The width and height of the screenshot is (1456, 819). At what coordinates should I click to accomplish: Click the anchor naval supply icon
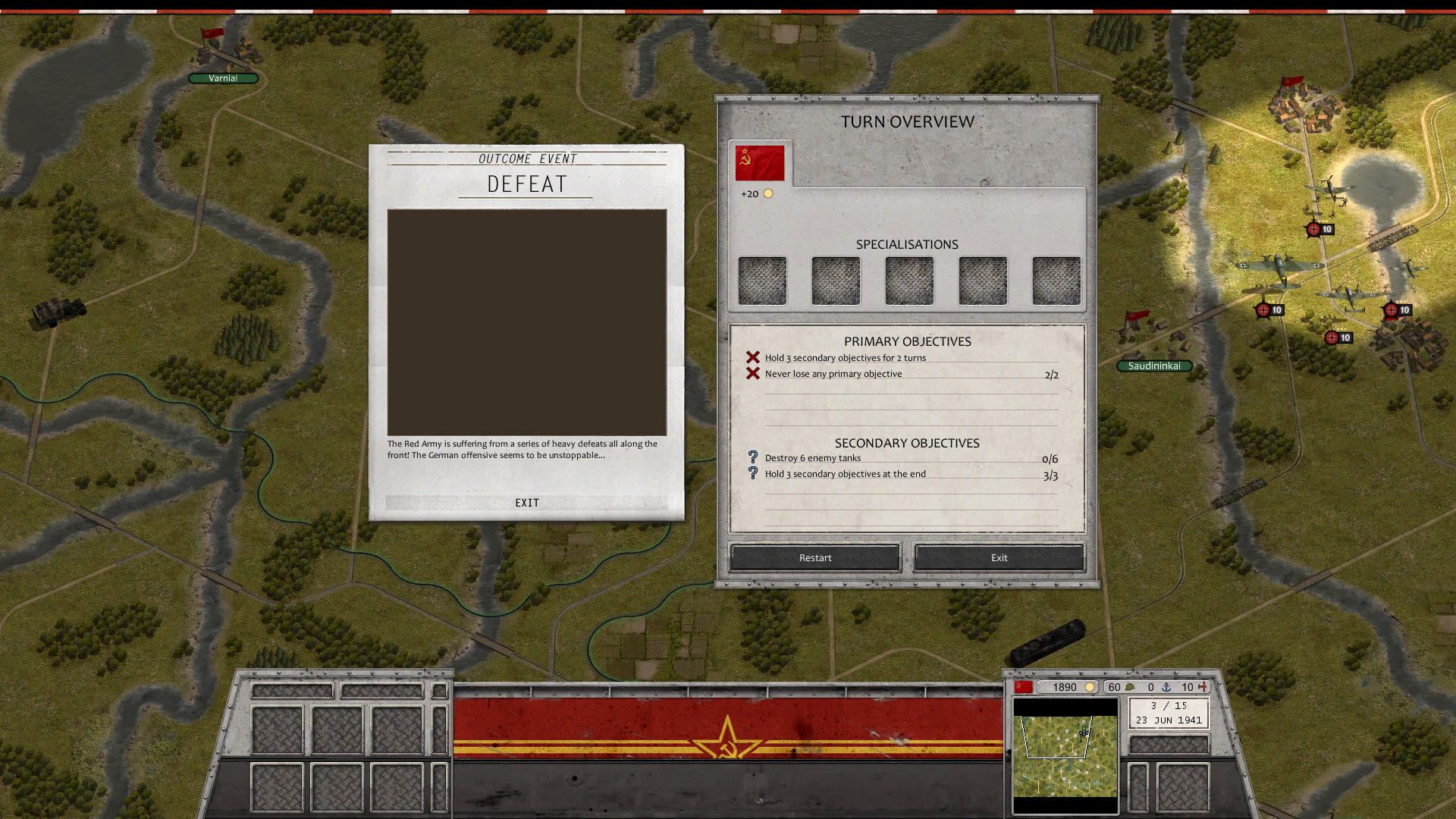(1167, 687)
